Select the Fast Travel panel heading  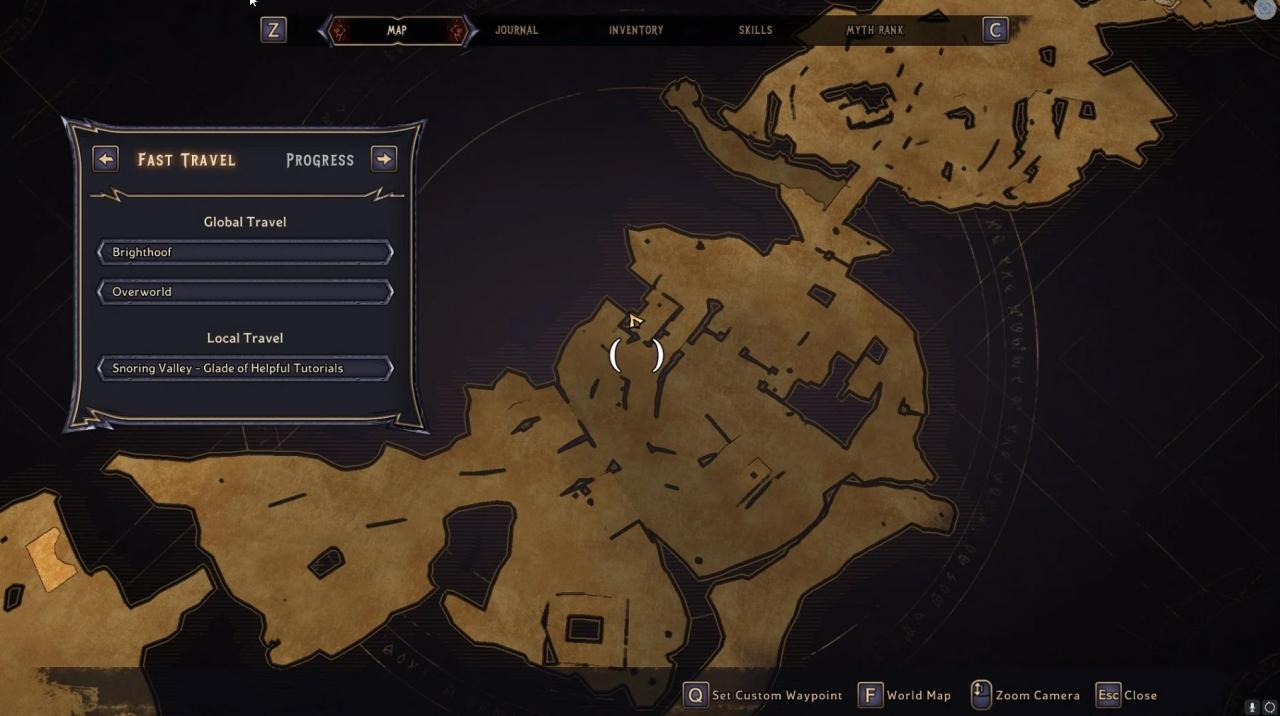click(x=187, y=160)
